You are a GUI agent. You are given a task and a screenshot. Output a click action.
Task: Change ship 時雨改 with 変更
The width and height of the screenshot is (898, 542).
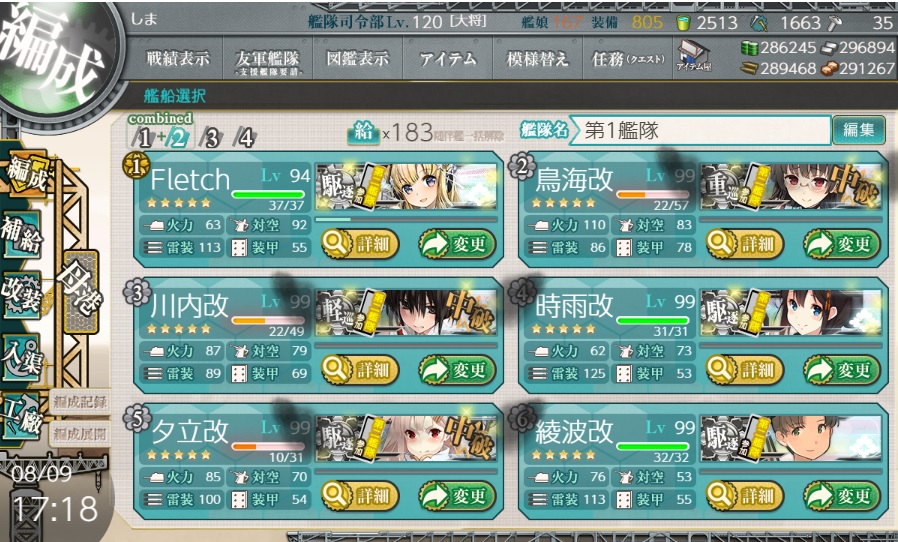tap(842, 370)
